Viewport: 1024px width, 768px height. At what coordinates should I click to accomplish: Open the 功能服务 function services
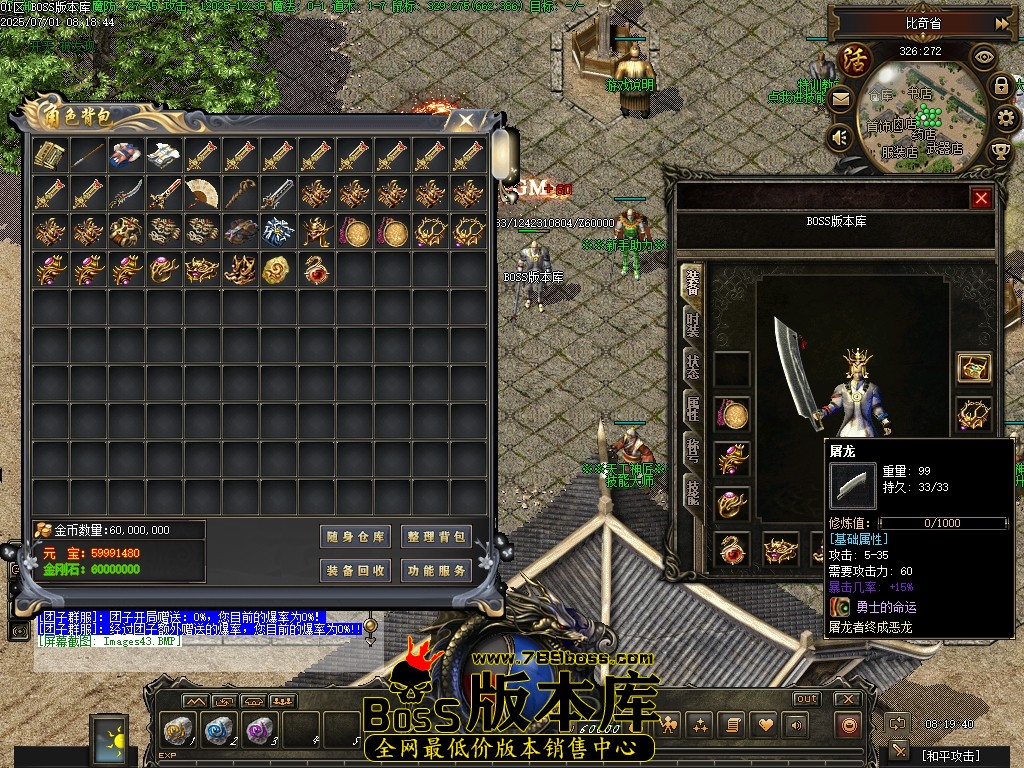tap(436, 571)
